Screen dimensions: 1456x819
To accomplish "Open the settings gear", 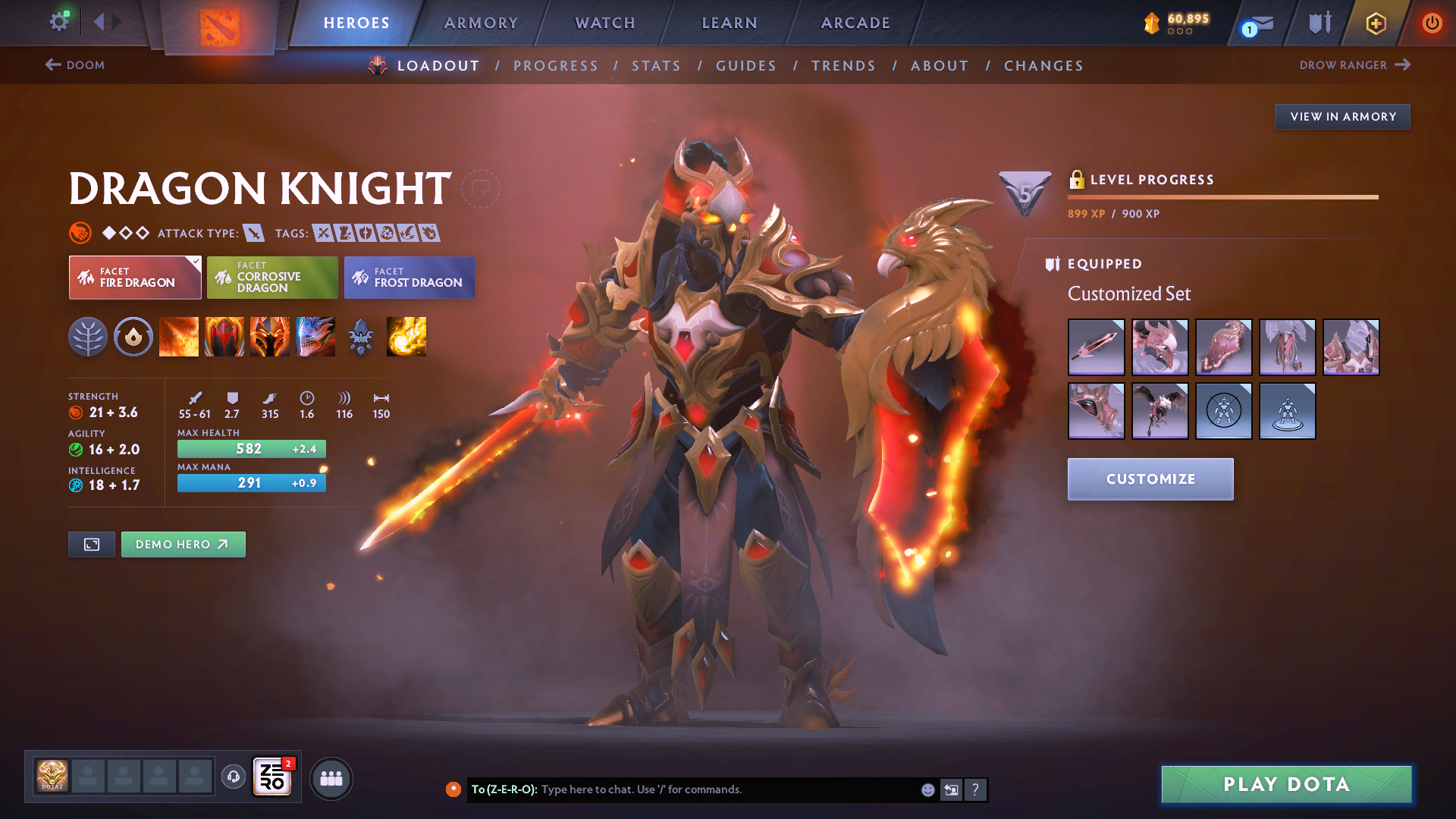I will [x=58, y=22].
